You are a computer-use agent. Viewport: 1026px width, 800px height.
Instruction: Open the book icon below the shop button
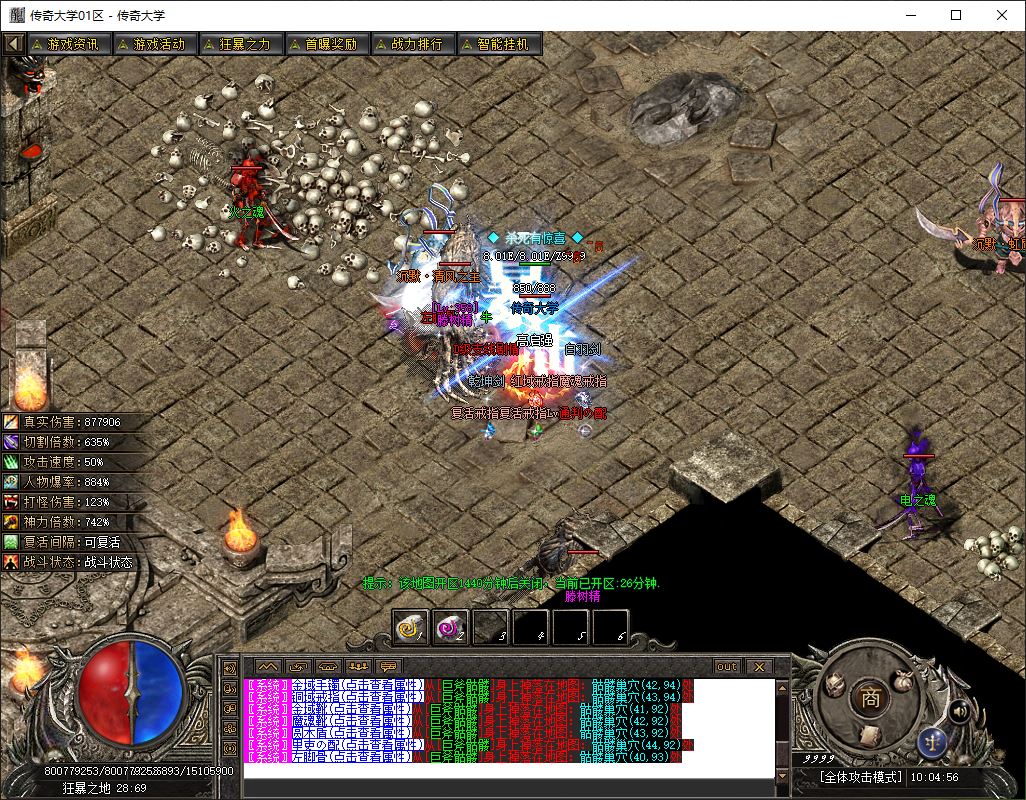click(869, 735)
